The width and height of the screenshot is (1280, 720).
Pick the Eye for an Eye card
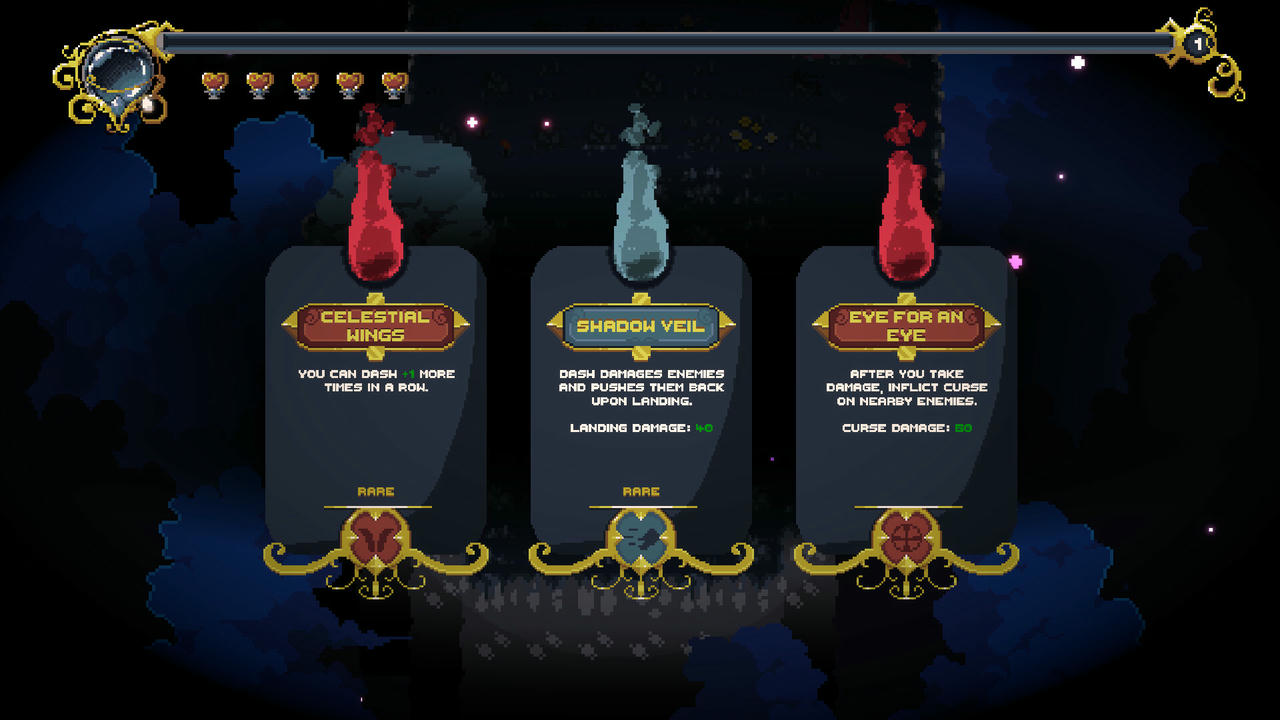click(906, 400)
